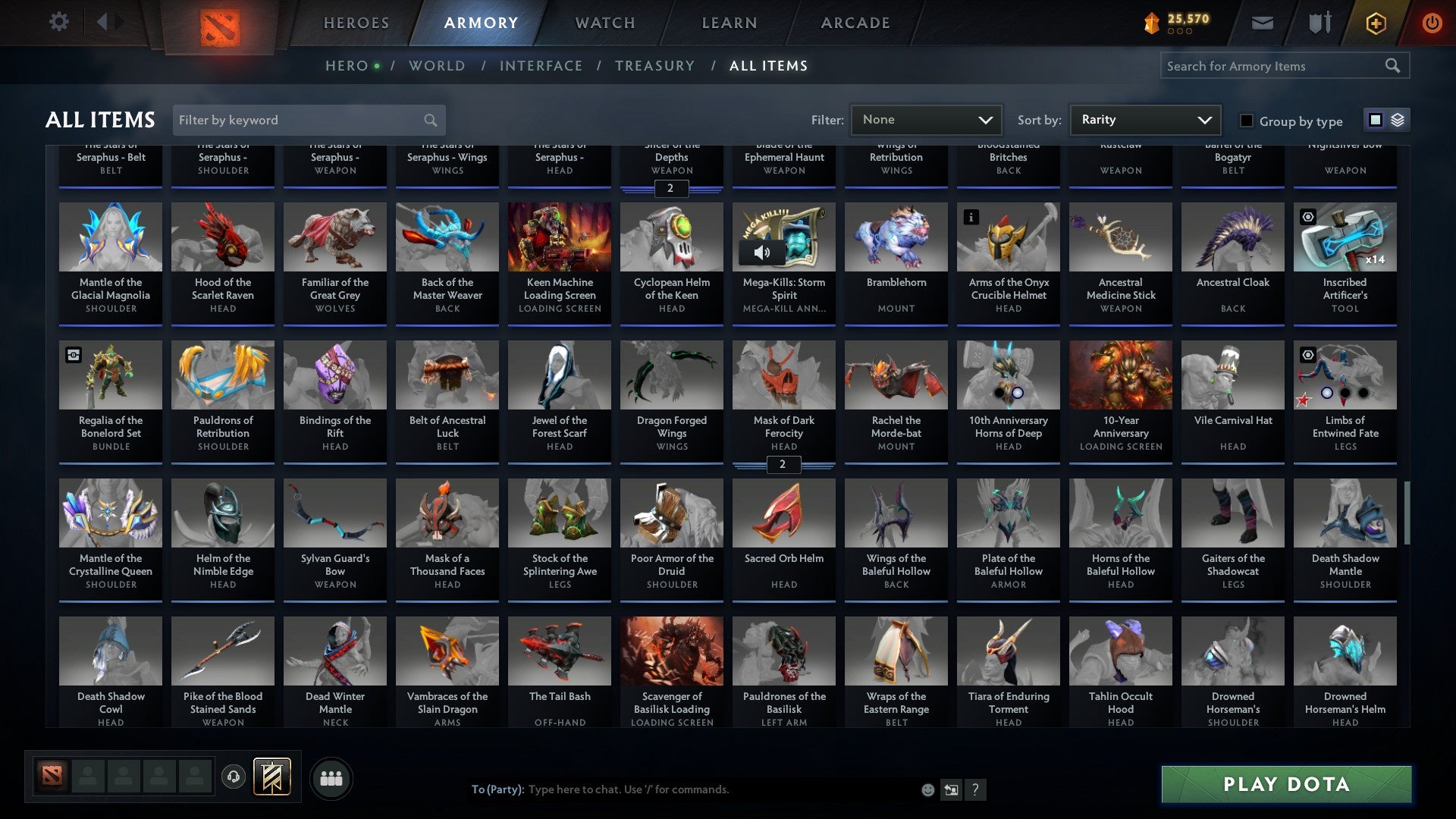Screen dimensions: 1456x819
Task: Click the find party group icon
Action: click(x=331, y=777)
